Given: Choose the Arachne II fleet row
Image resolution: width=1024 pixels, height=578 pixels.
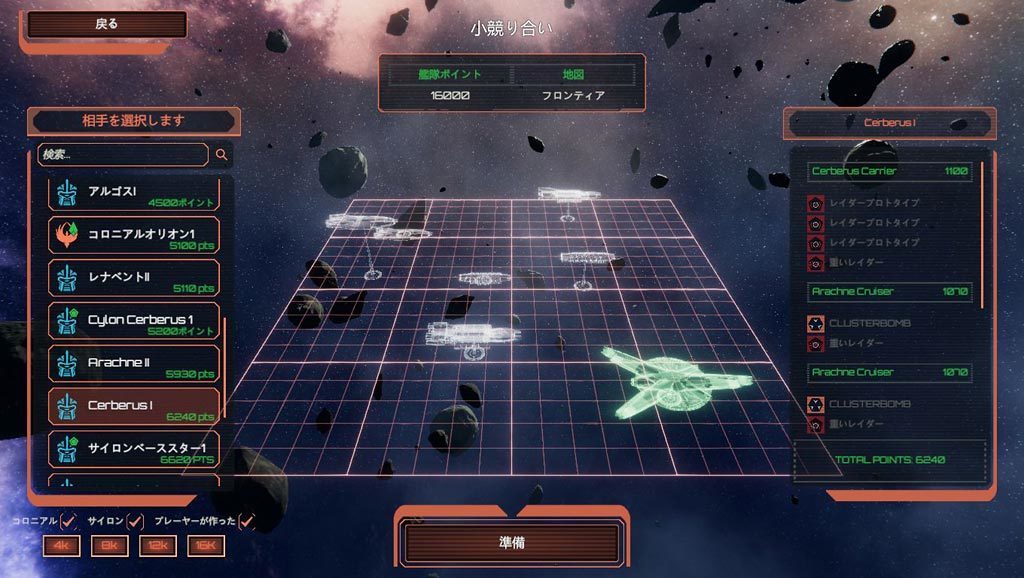Looking at the screenshot, I should tap(134, 364).
